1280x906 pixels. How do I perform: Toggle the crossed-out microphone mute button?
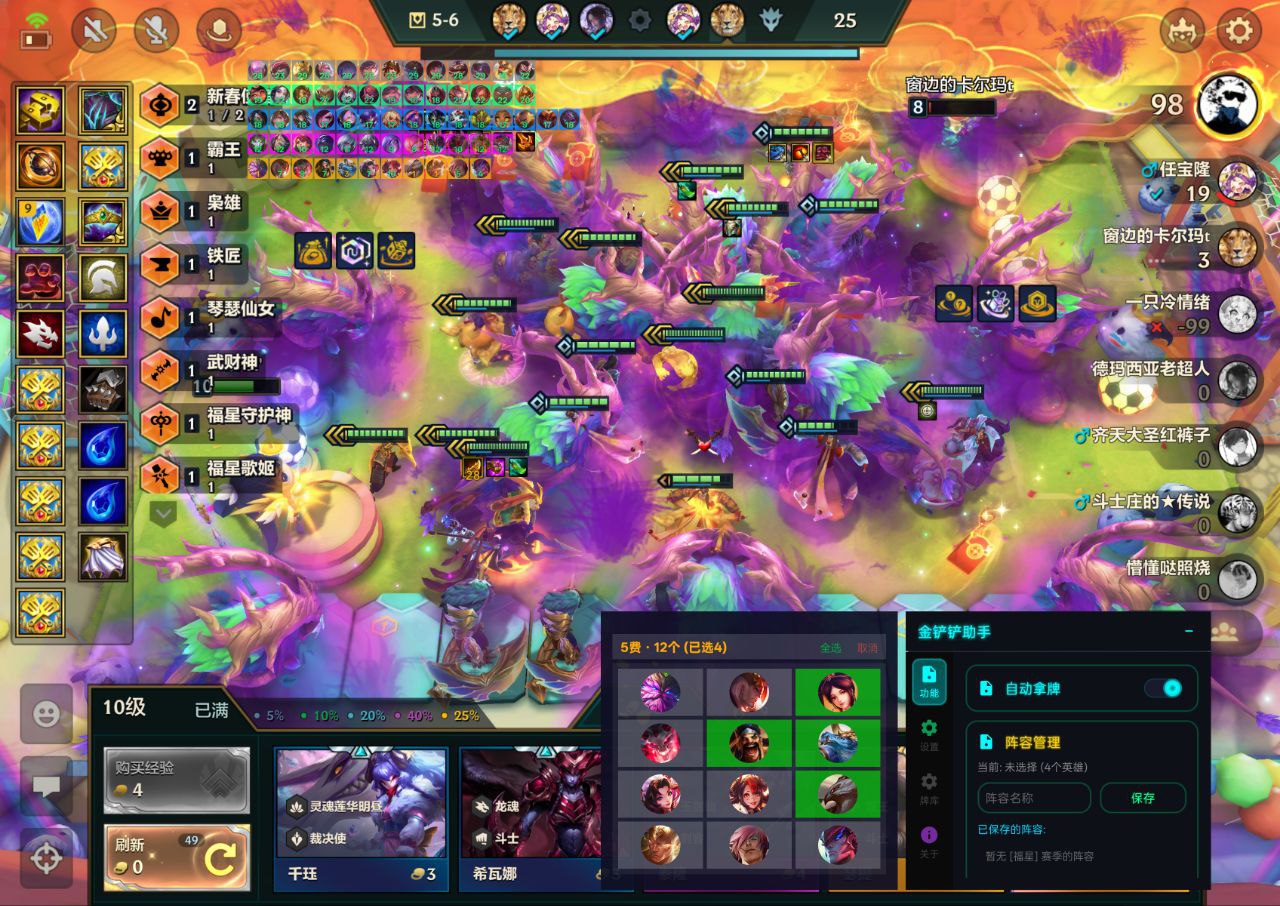tap(157, 31)
